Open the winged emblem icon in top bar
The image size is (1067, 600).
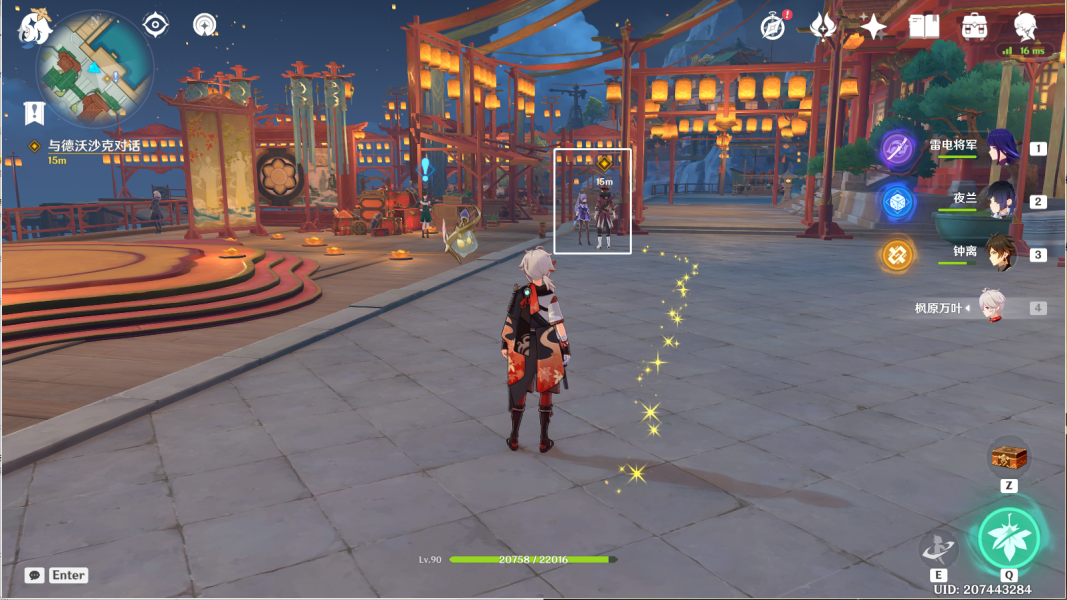[x=823, y=27]
